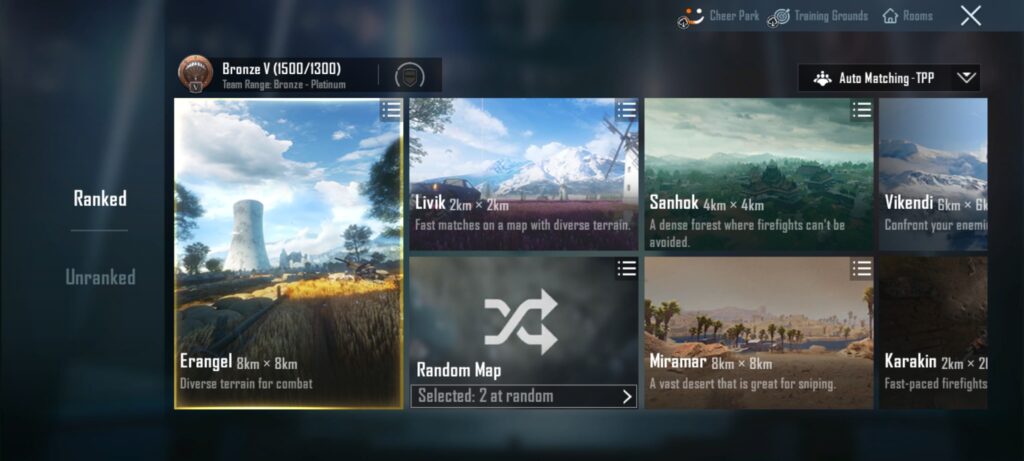Open the Auto Matching - TPP dropdown

click(x=889, y=78)
